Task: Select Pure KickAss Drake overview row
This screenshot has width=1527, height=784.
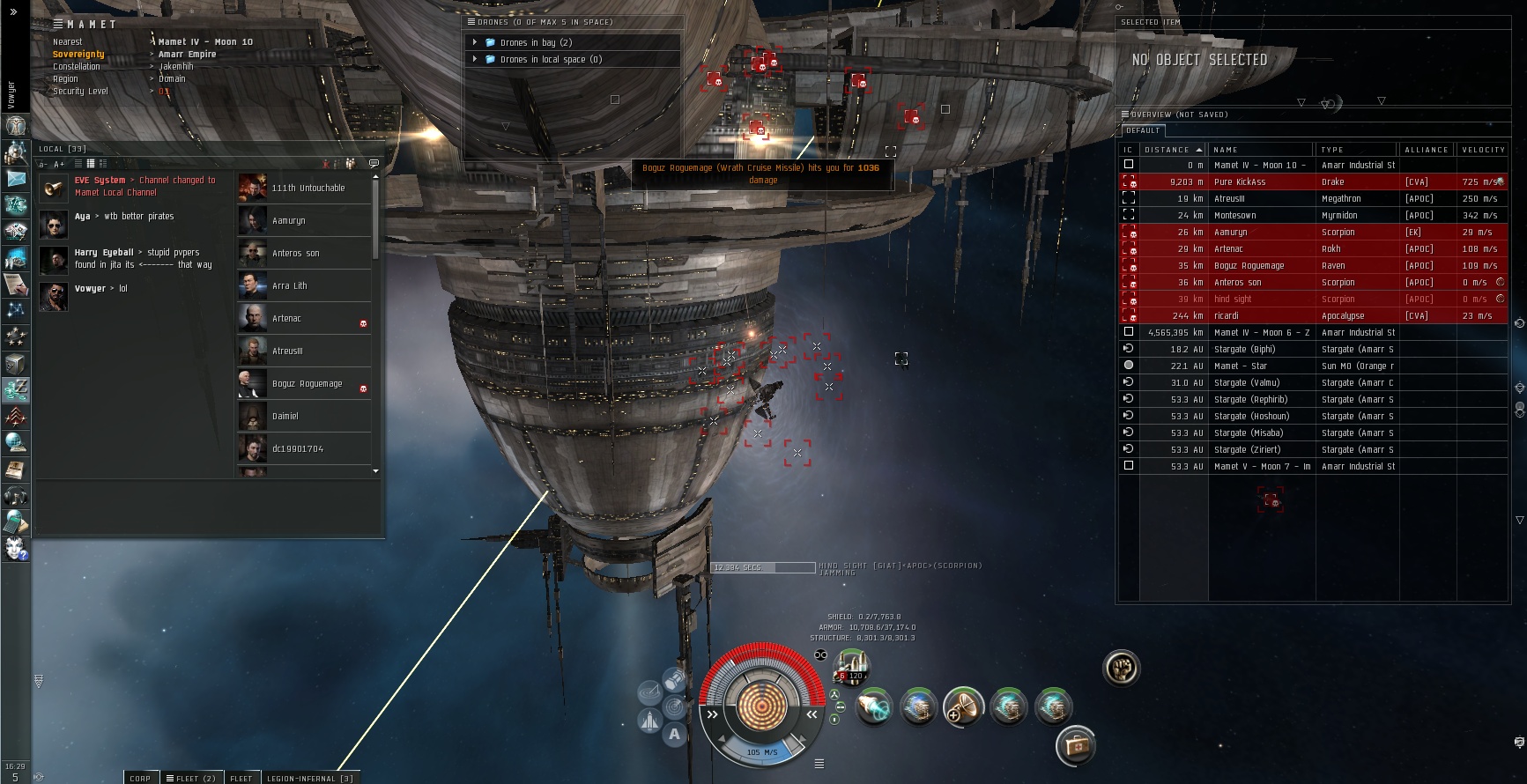Action: click(x=1239, y=181)
